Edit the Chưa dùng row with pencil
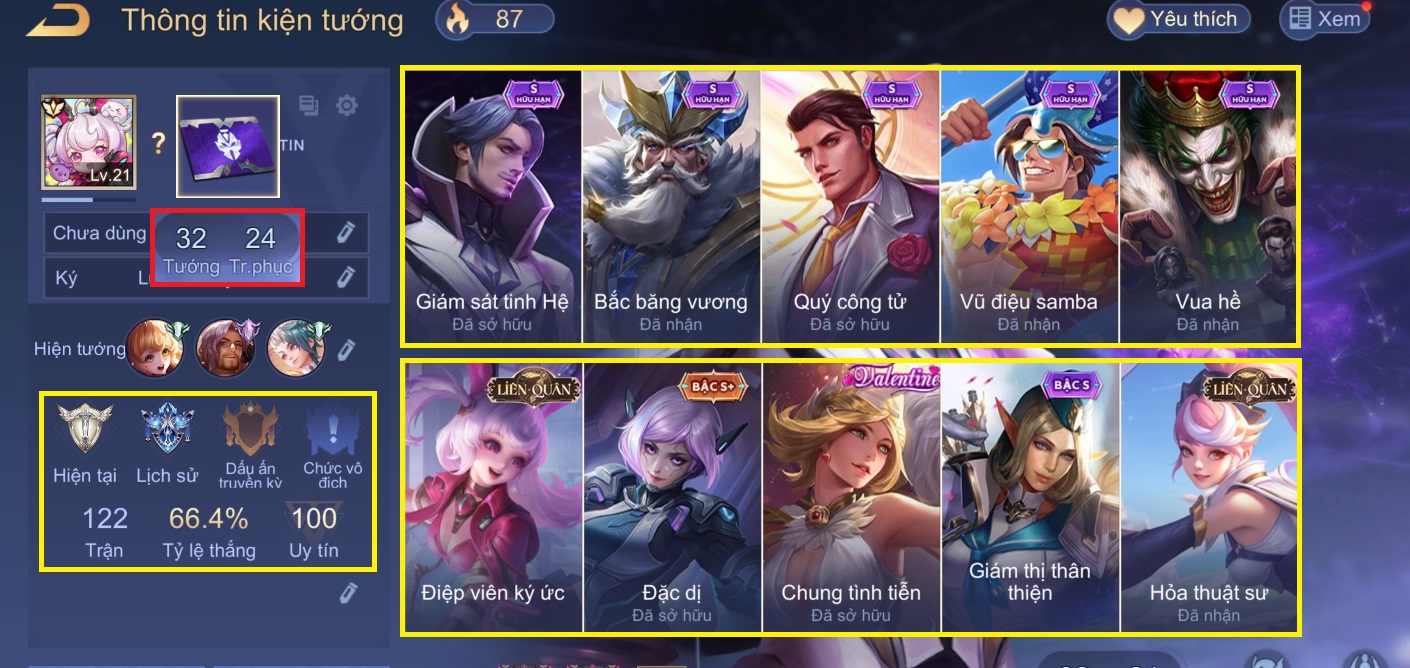This screenshot has width=1410, height=668. [346, 233]
